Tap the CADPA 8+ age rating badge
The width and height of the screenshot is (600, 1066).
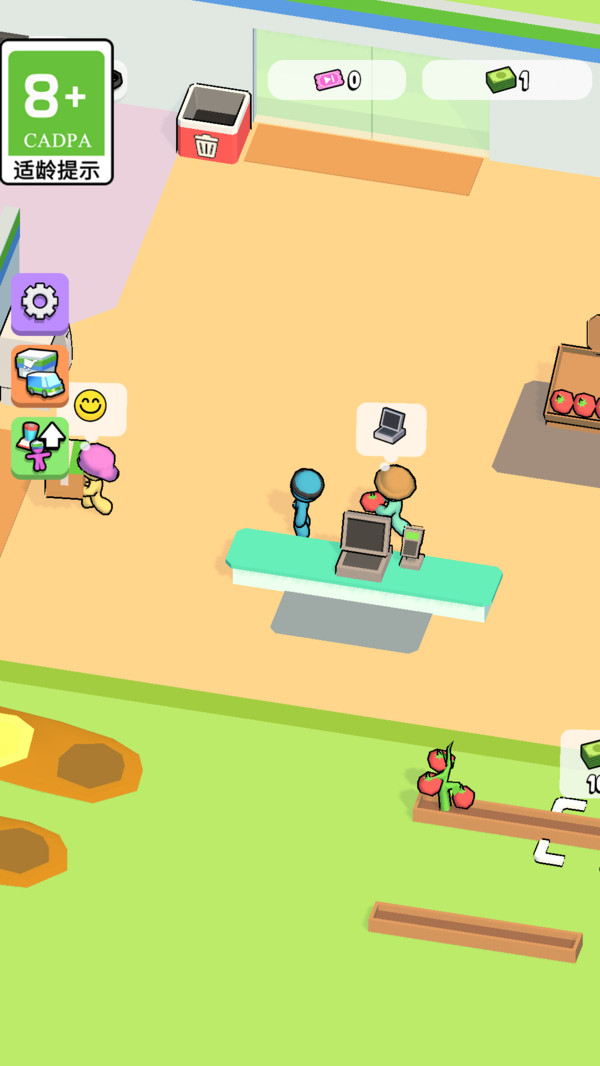coord(57,112)
